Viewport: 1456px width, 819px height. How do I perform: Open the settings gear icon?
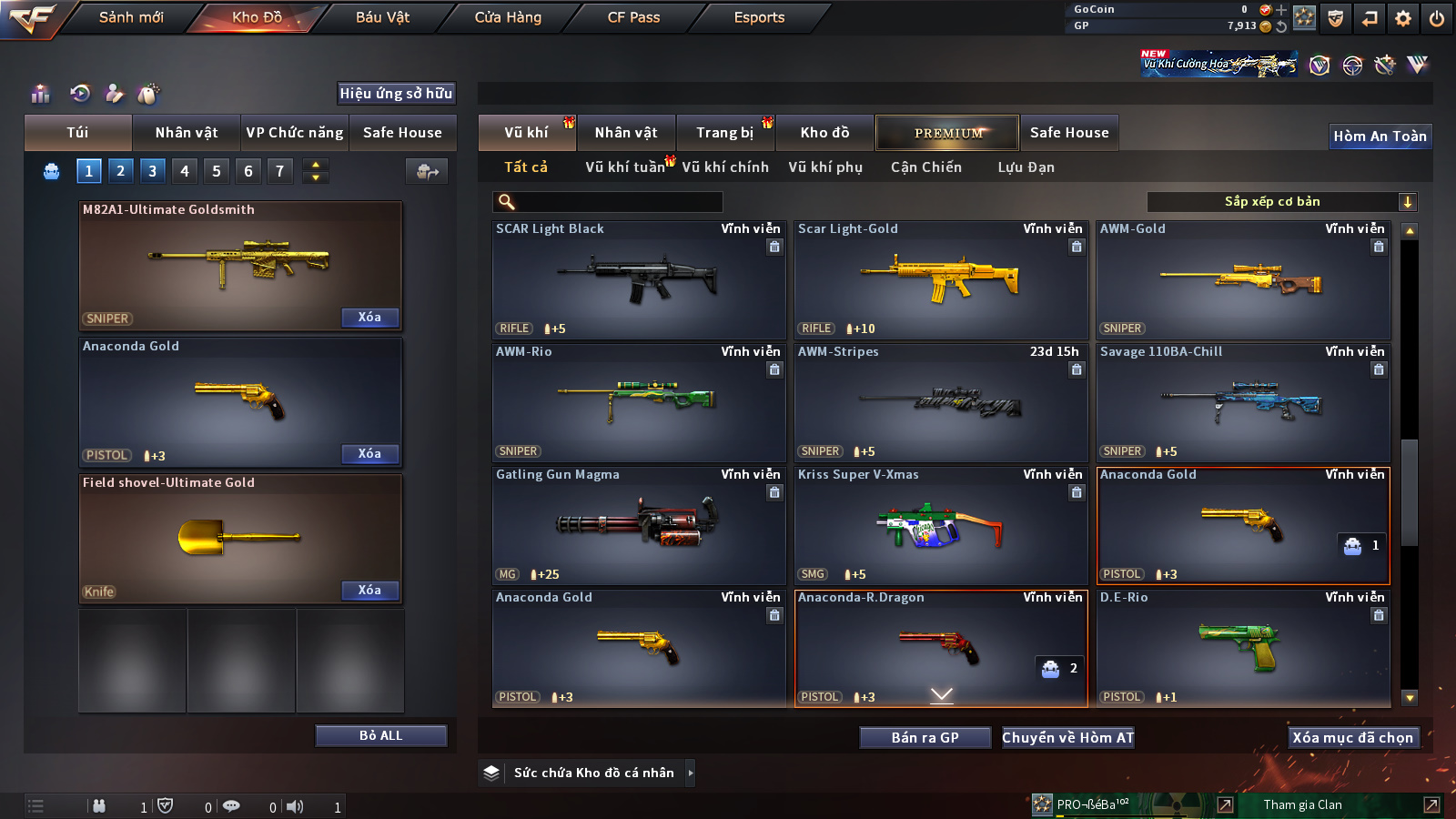[1403, 18]
